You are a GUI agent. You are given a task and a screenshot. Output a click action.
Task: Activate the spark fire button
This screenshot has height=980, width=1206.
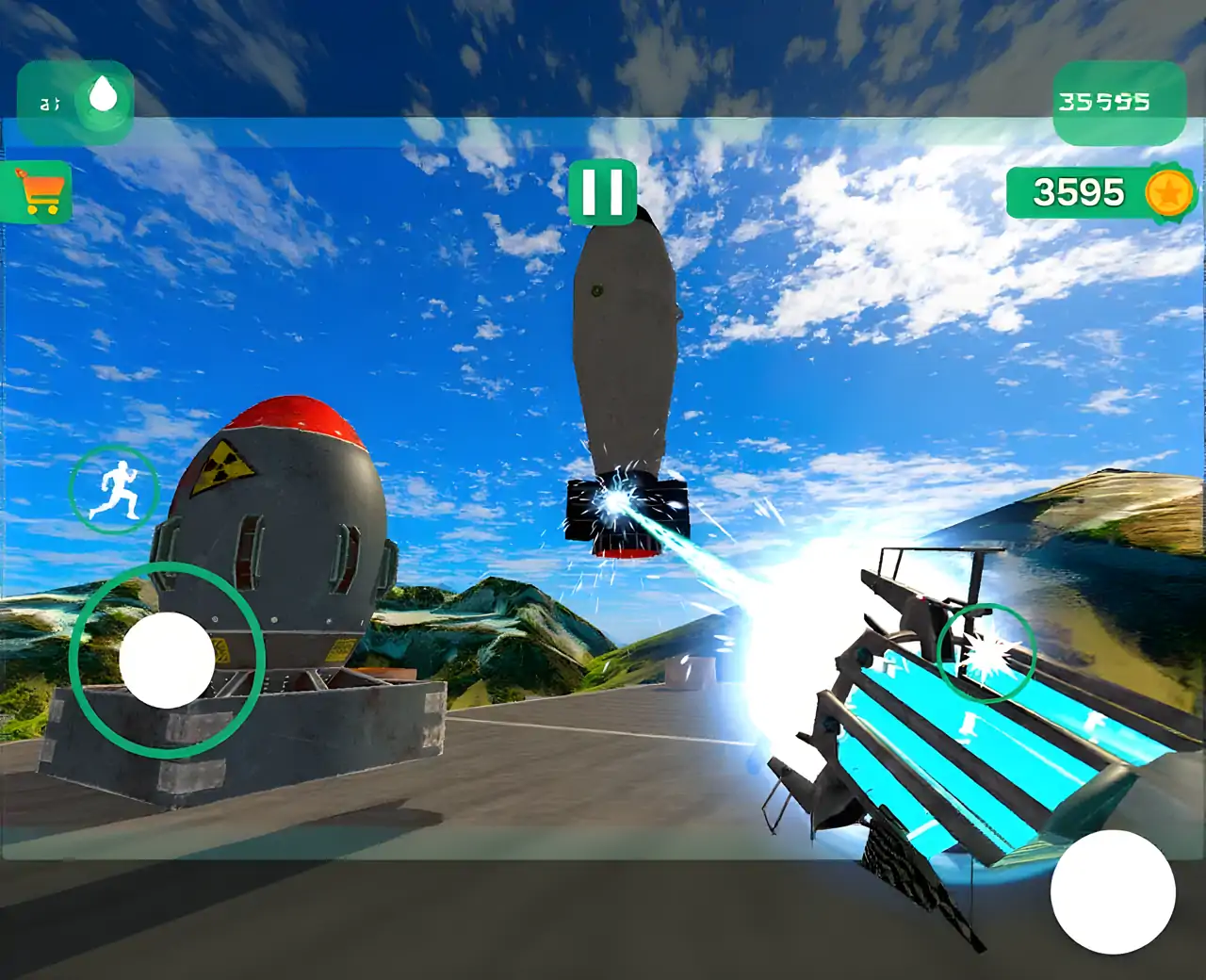986,652
